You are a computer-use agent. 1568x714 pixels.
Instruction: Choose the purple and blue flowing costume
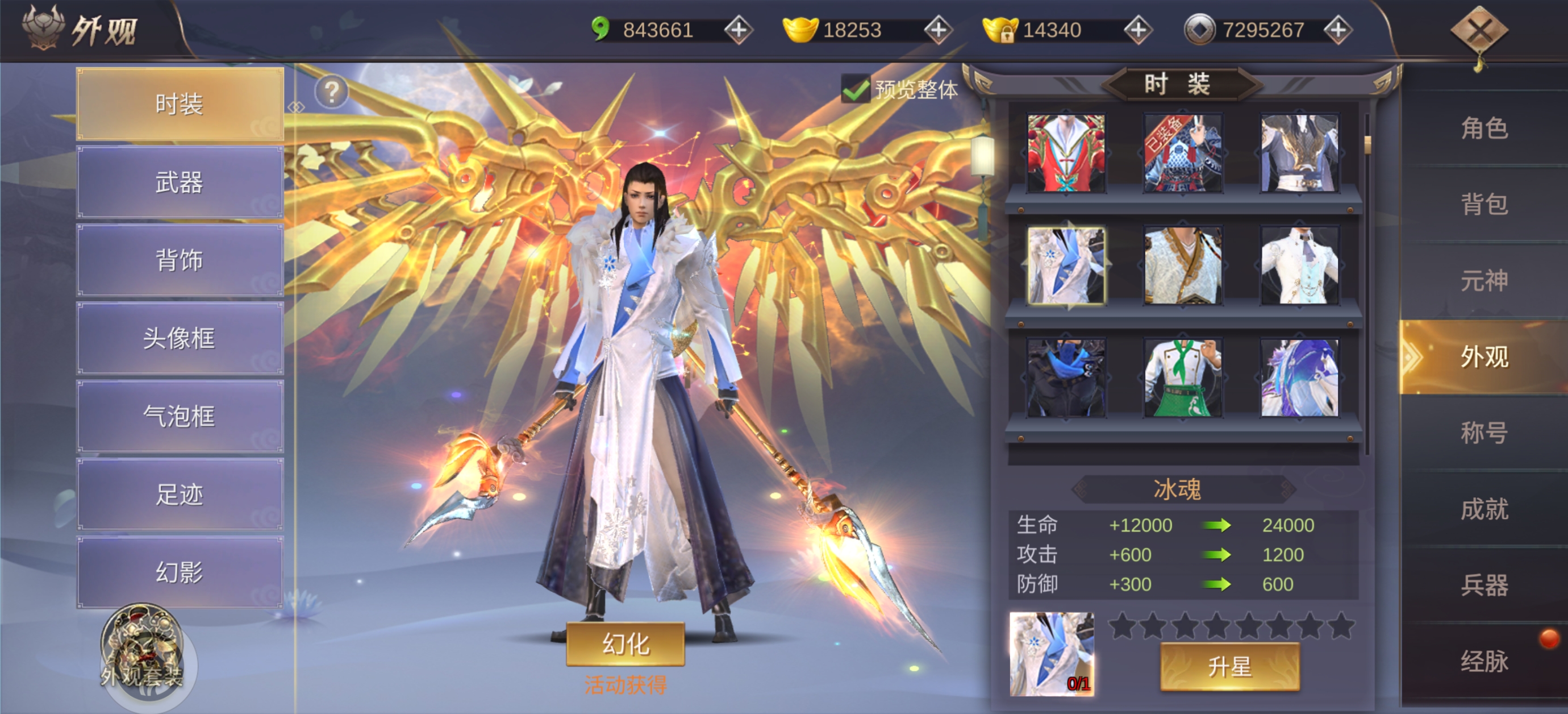pyautogui.click(x=1299, y=379)
